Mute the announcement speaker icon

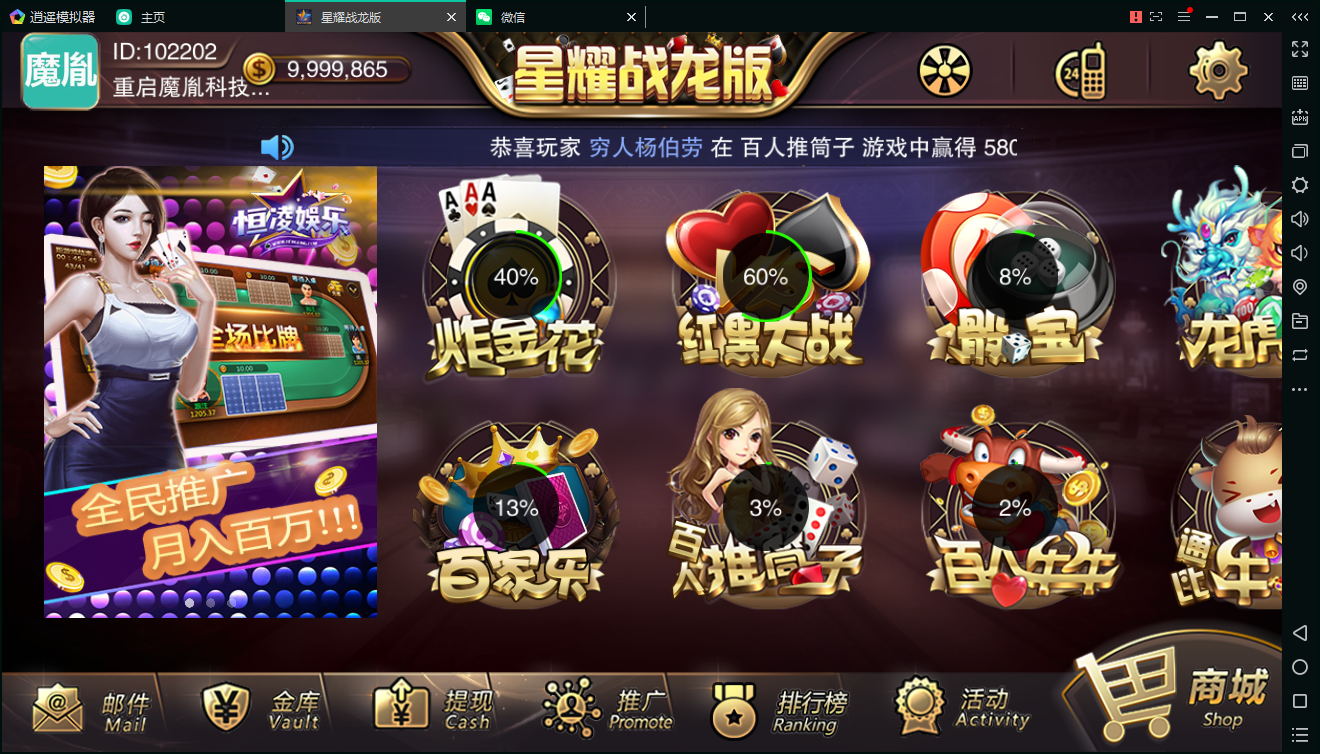click(277, 146)
